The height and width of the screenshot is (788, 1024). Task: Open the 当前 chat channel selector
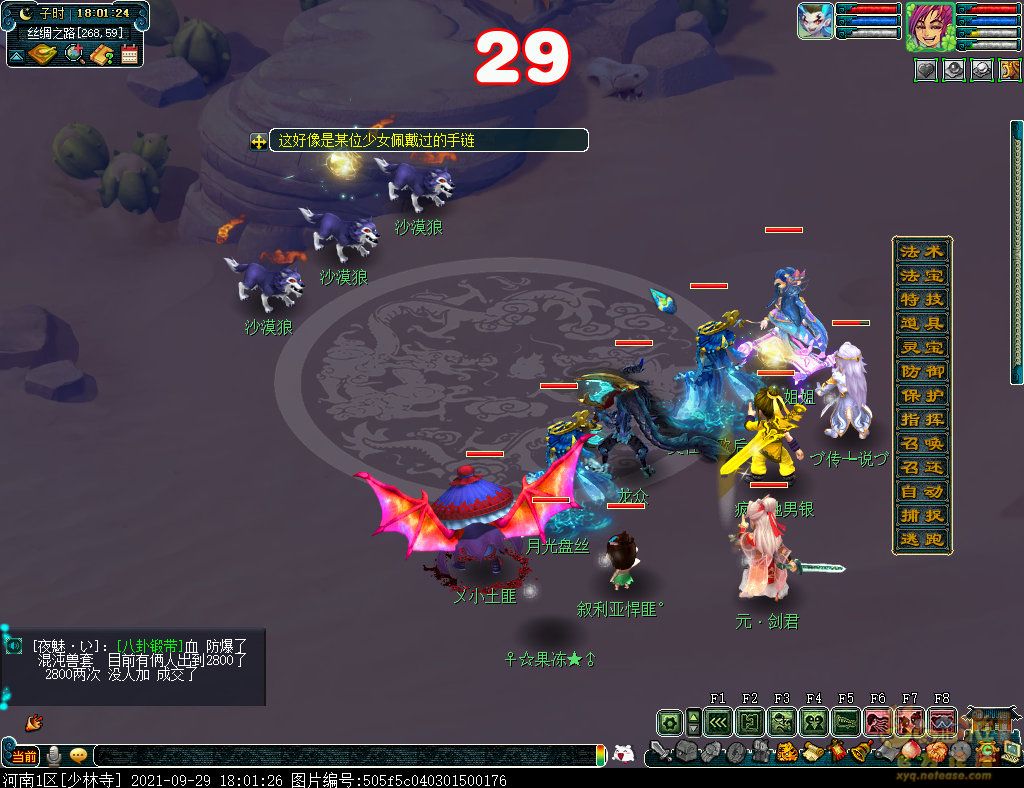click(24, 756)
